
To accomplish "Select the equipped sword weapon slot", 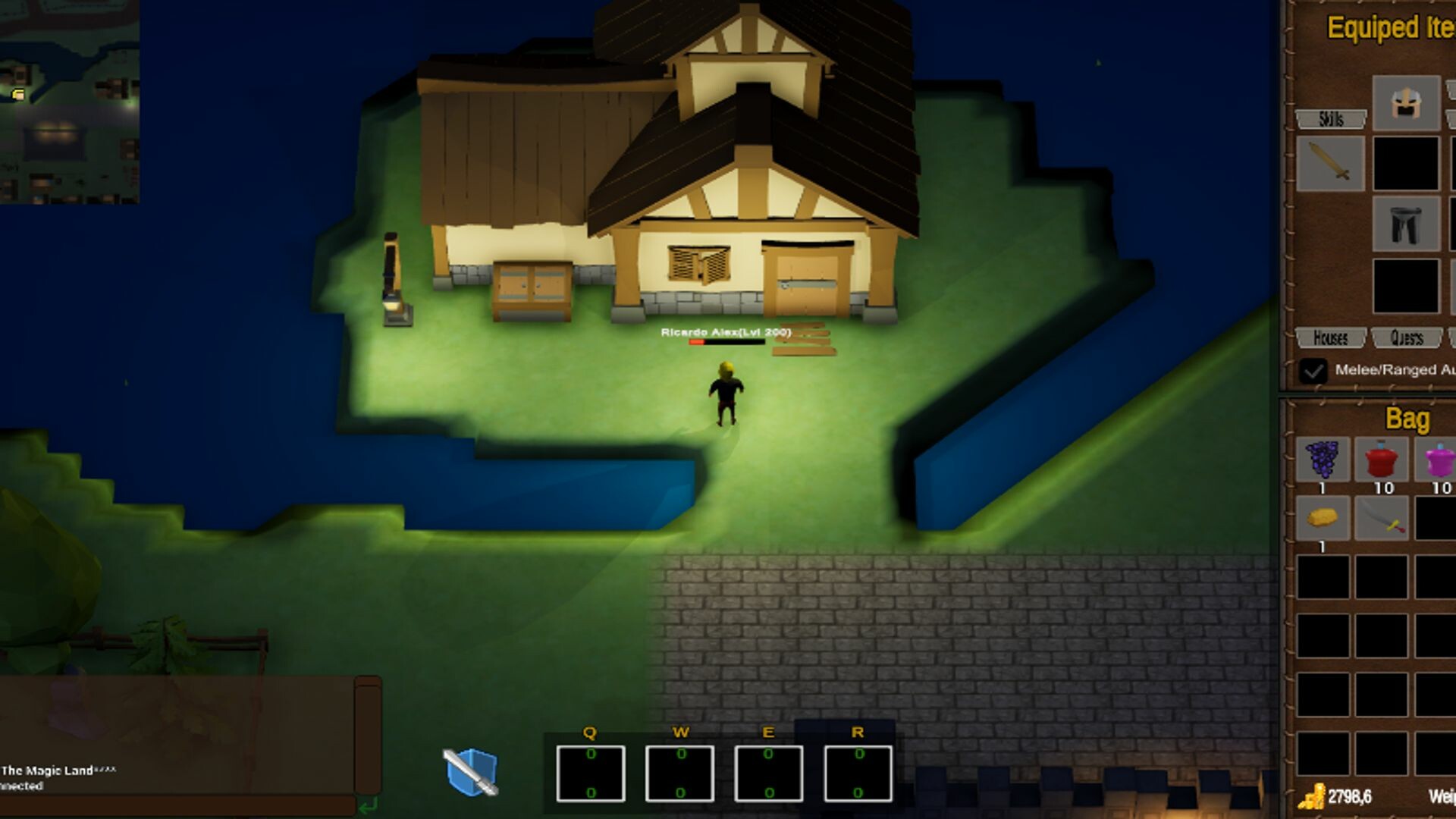I will 1329,163.
